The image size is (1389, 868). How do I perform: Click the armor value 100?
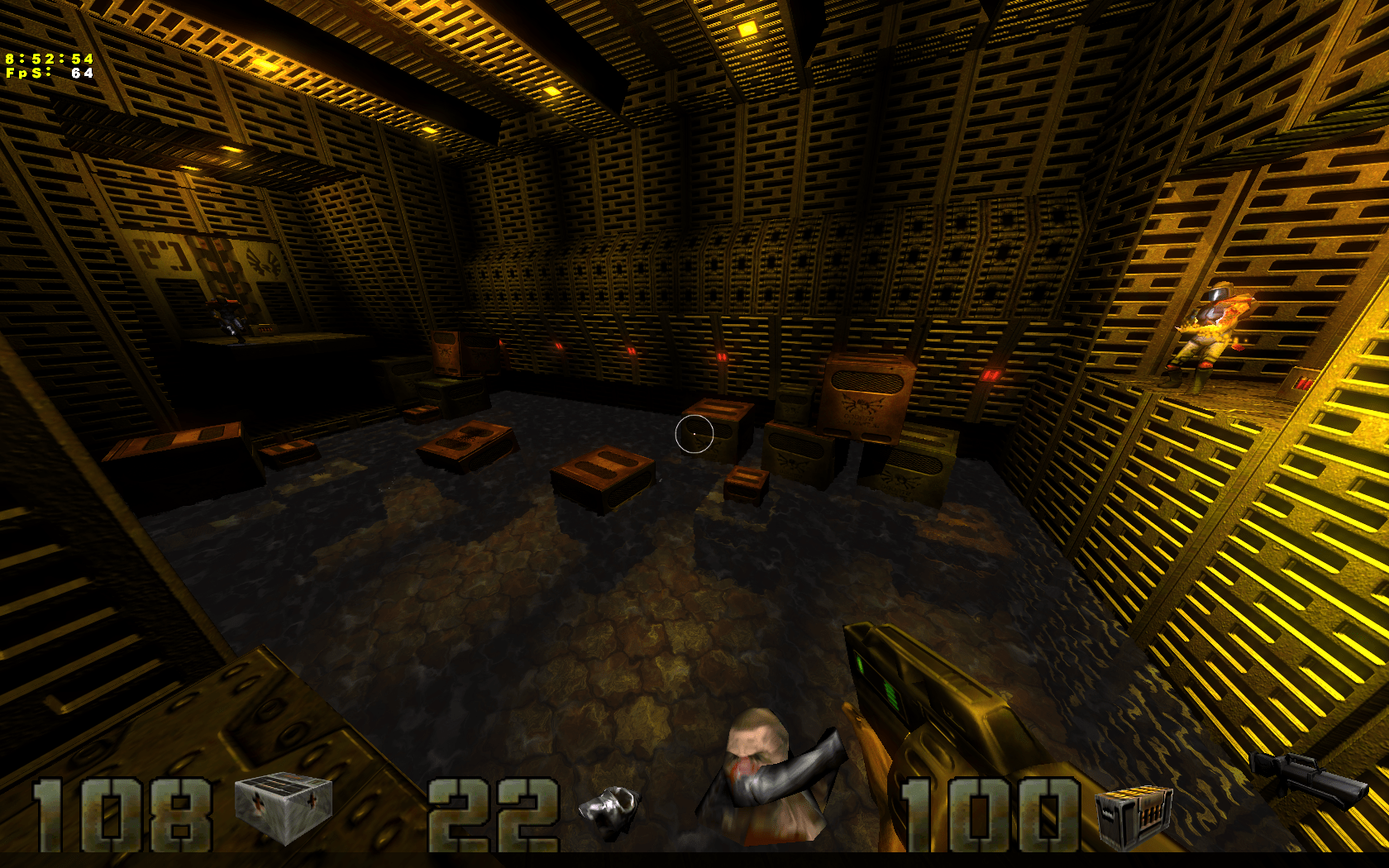[988, 814]
